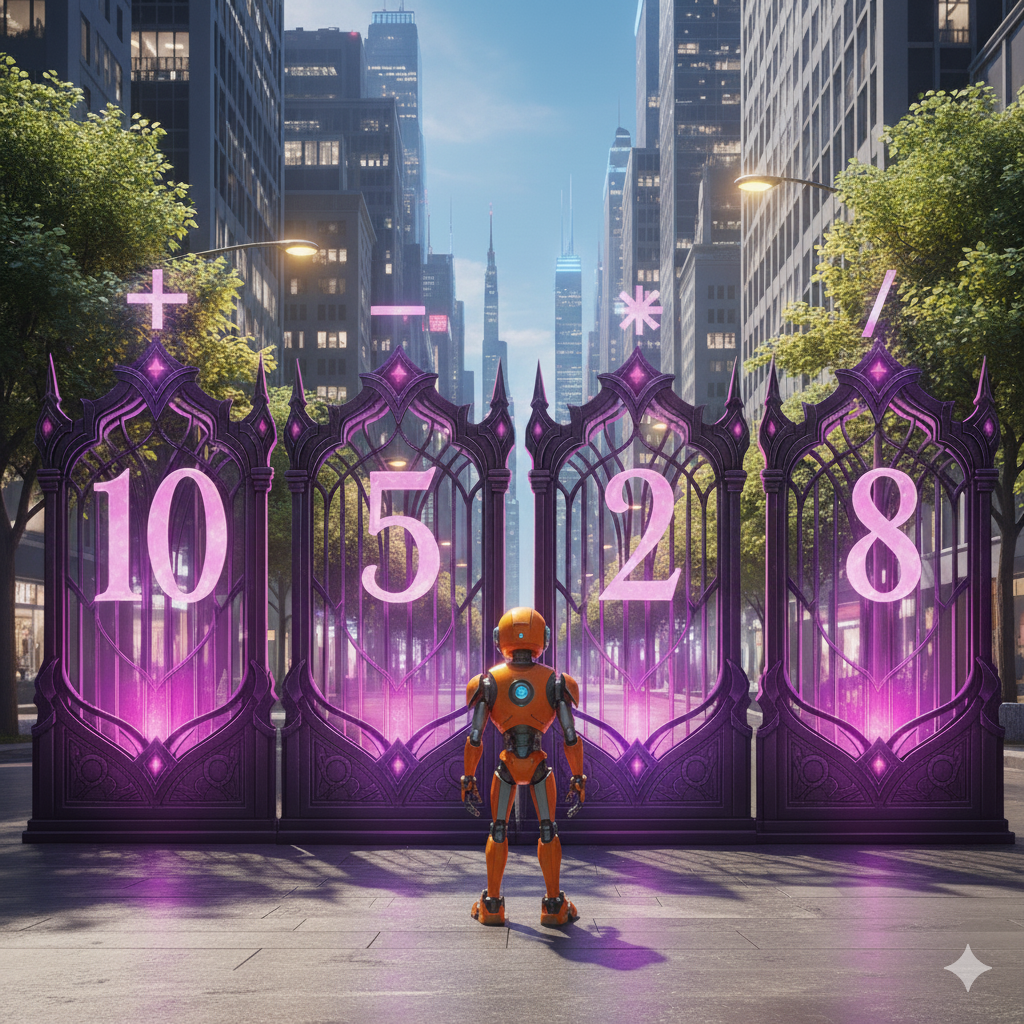Choose the plus 10 gate

[x=157, y=560]
